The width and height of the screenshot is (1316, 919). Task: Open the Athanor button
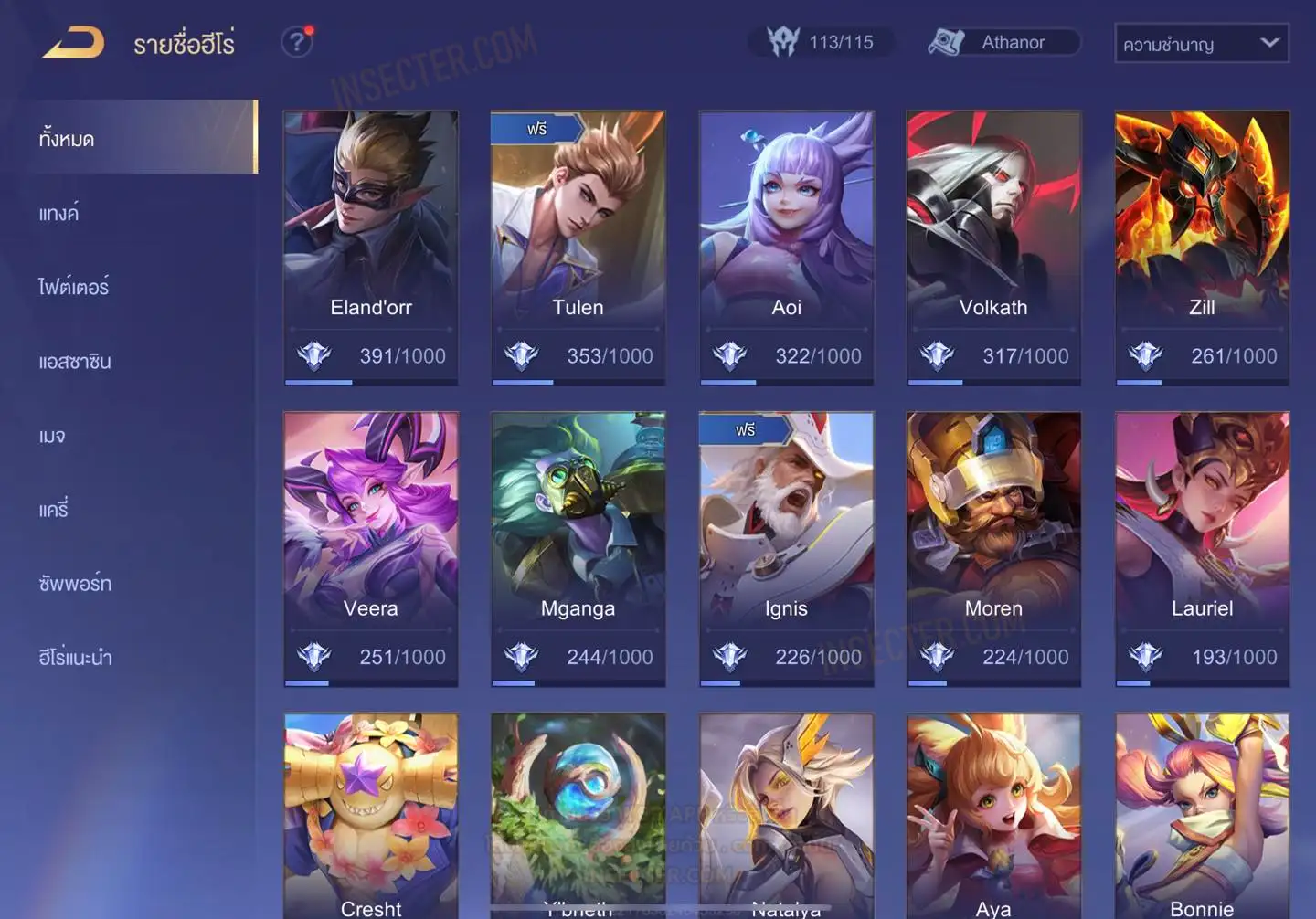tap(1004, 42)
